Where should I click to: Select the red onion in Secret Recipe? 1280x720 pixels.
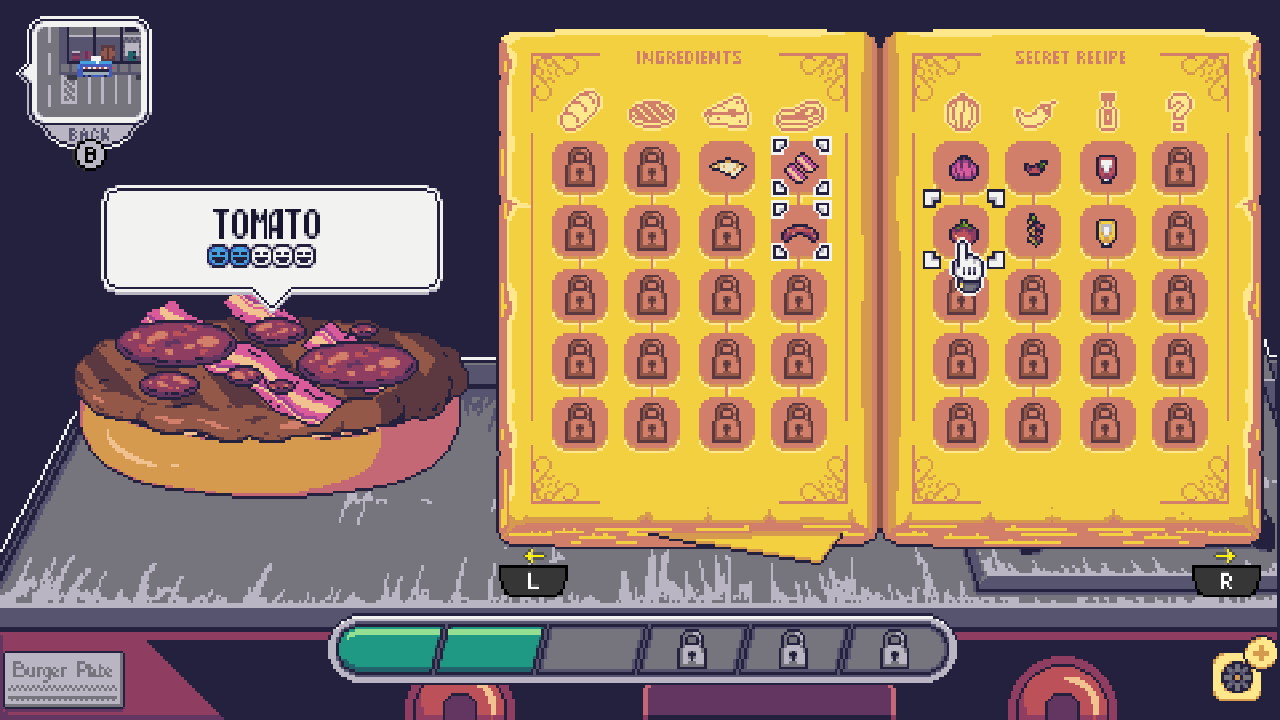(x=961, y=167)
